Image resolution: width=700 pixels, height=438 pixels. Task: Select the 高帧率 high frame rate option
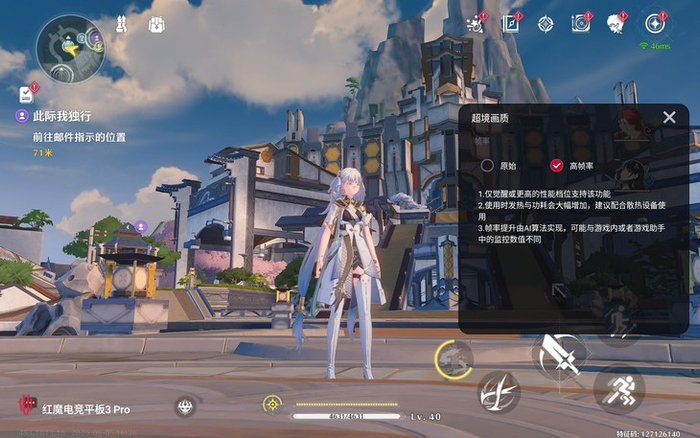tap(557, 165)
